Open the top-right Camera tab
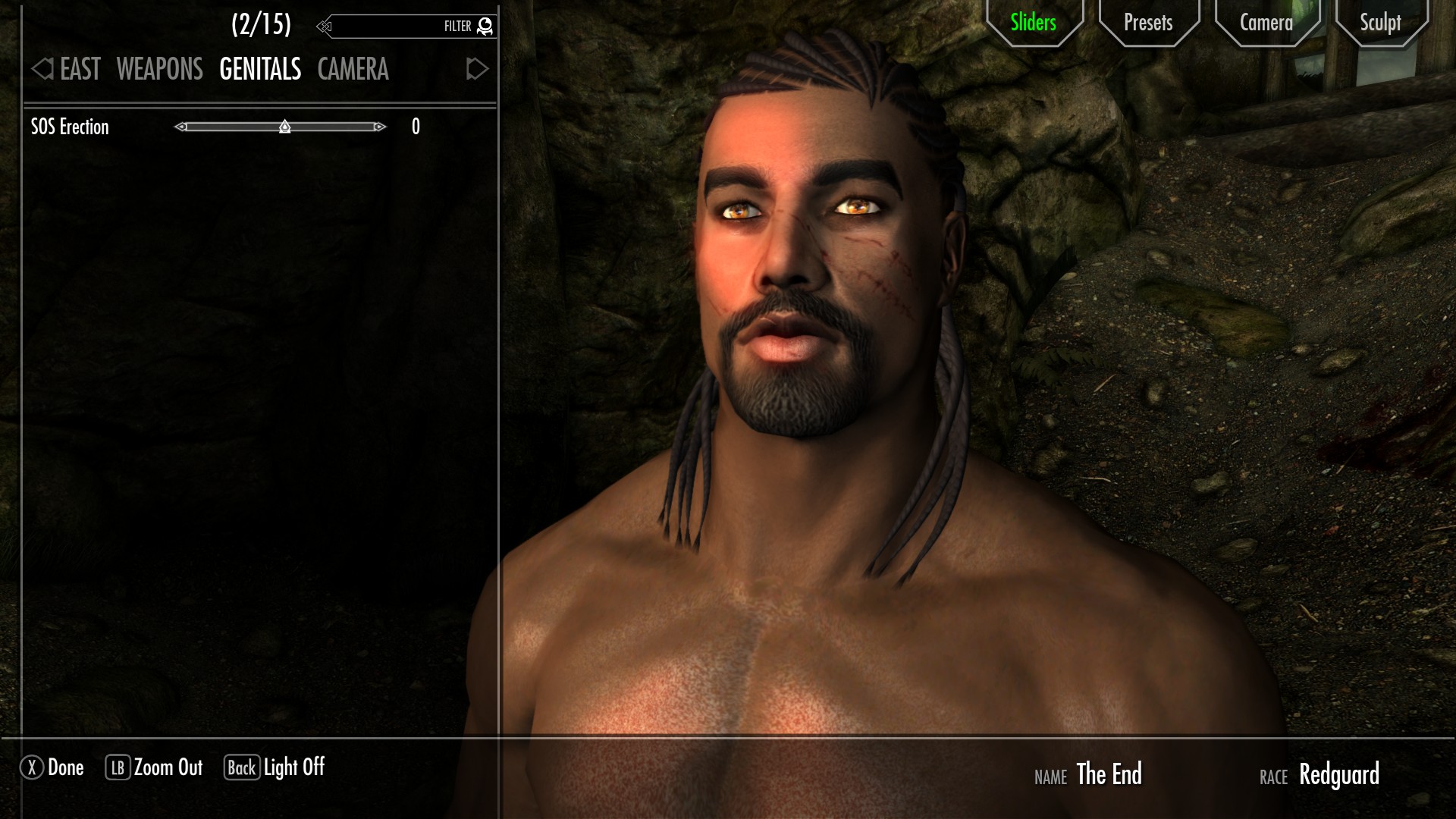The height and width of the screenshot is (819, 1456). tap(1266, 23)
